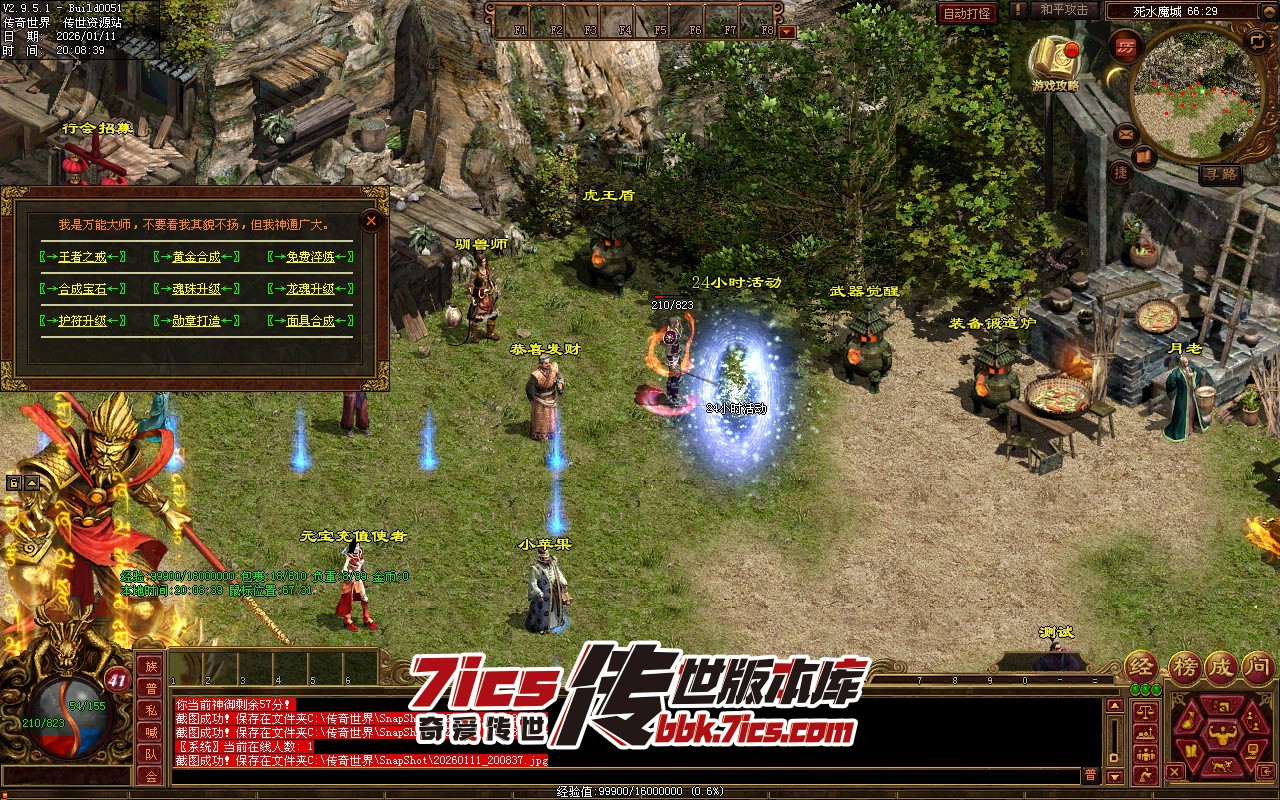This screenshot has height=800, width=1280.
Task: Choose the 王者之戒 option
Action: 82,257
